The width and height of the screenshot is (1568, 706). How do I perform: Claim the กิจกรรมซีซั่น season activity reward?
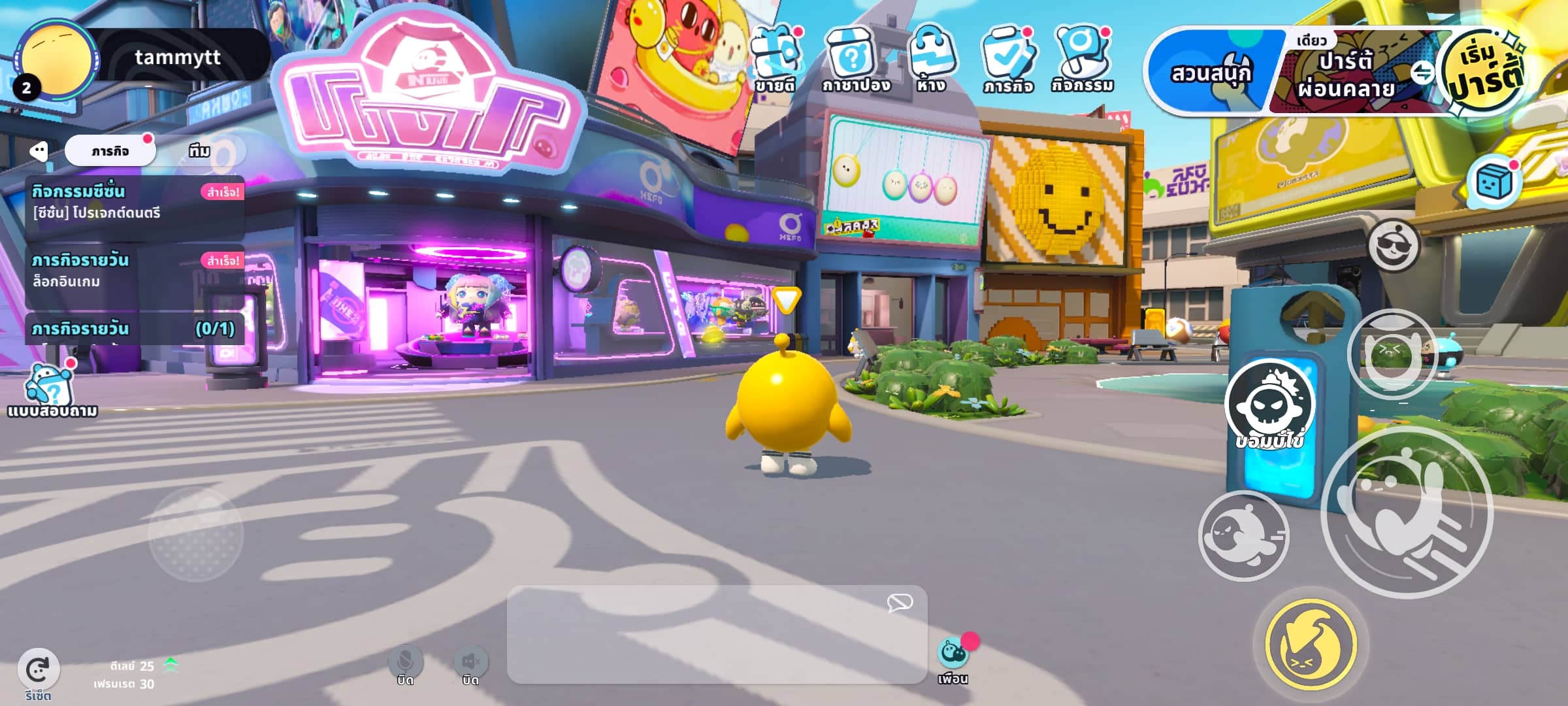click(x=221, y=192)
